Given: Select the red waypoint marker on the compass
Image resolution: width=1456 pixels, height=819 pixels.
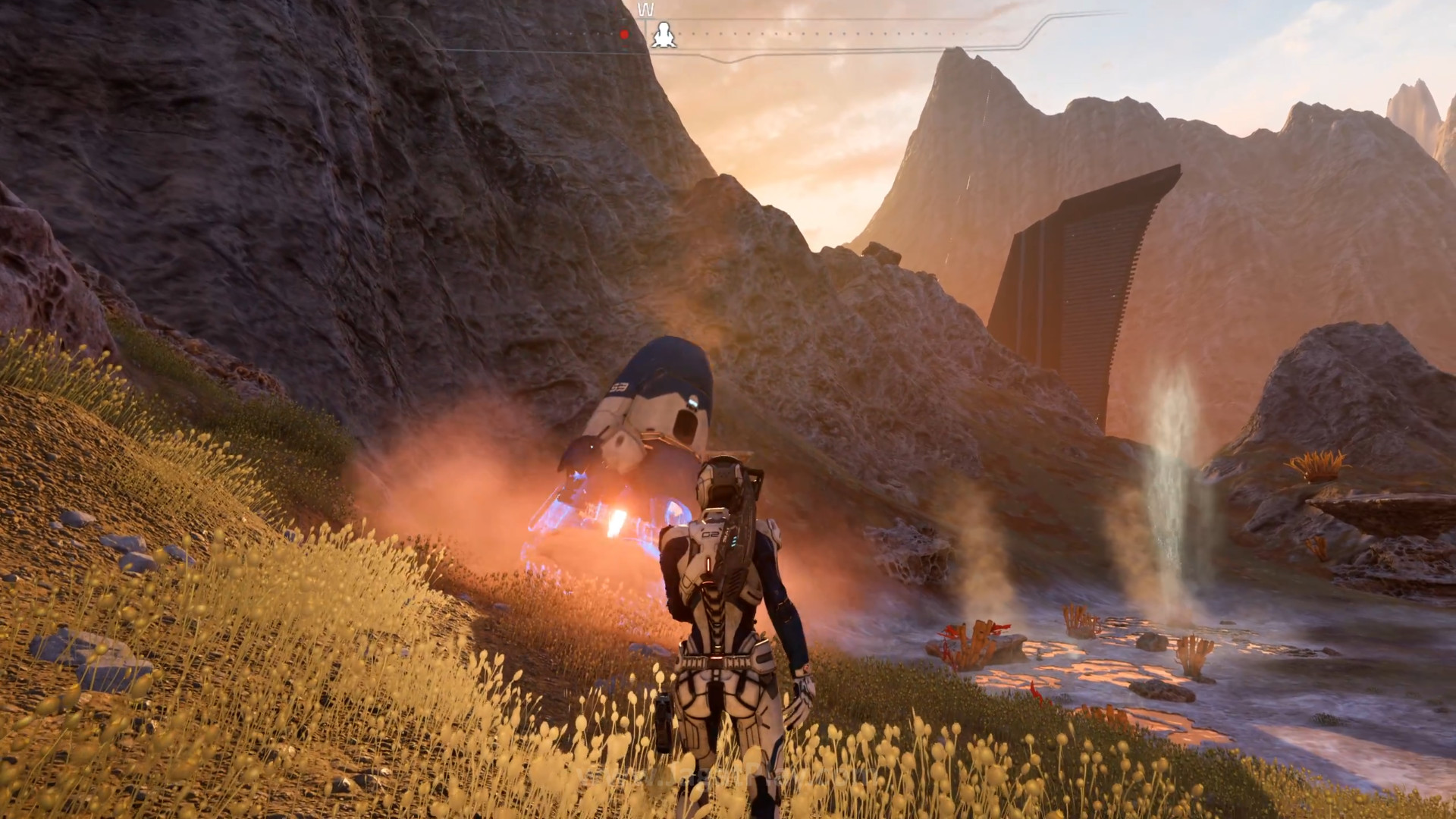Looking at the screenshot, I should click(623, 33).
